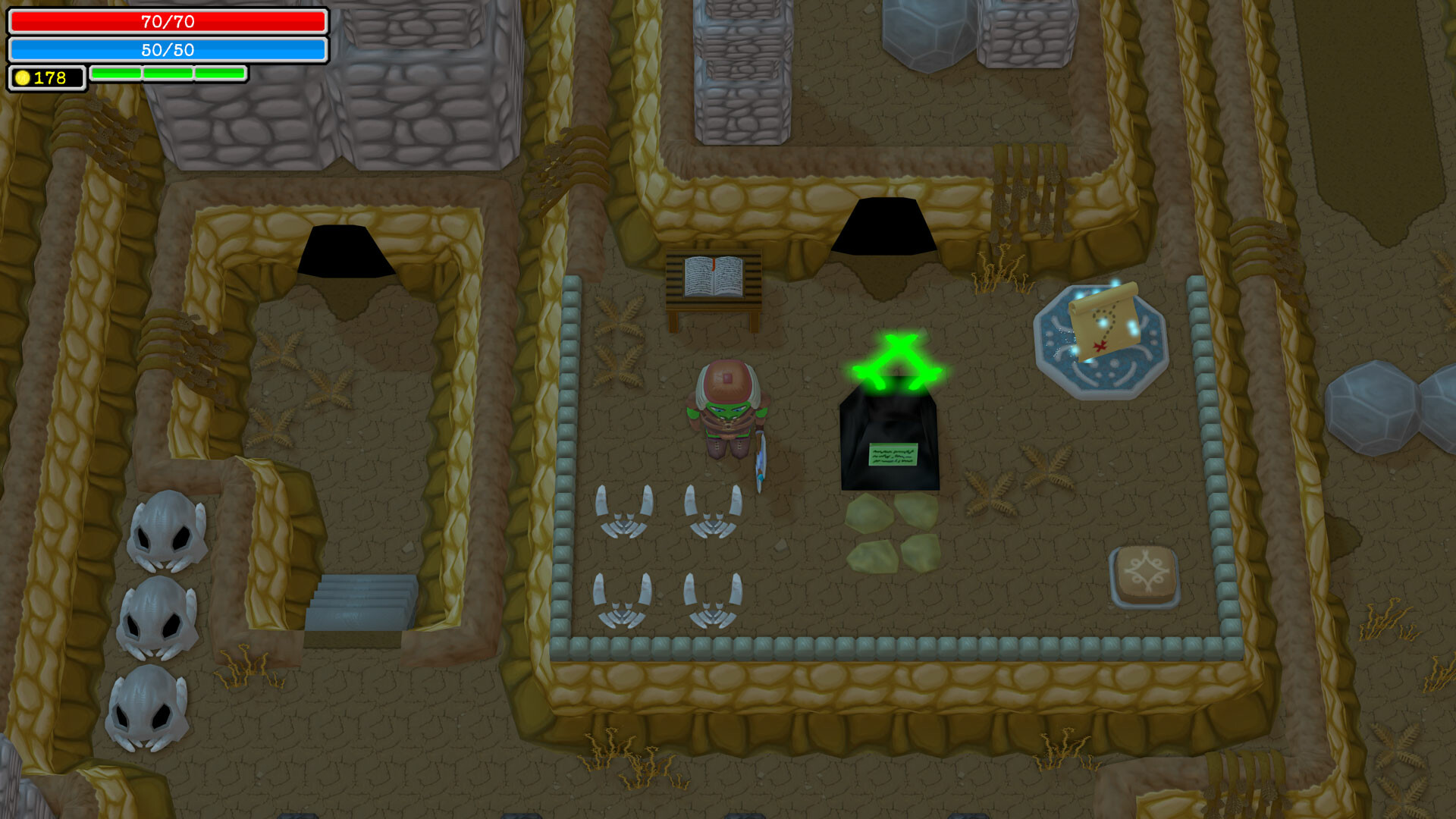Viewport: 1456px width, 819px height.
Task: Click the carved stone tablet near the wall
Action: pyautogui.click(x=1147, y=573)
